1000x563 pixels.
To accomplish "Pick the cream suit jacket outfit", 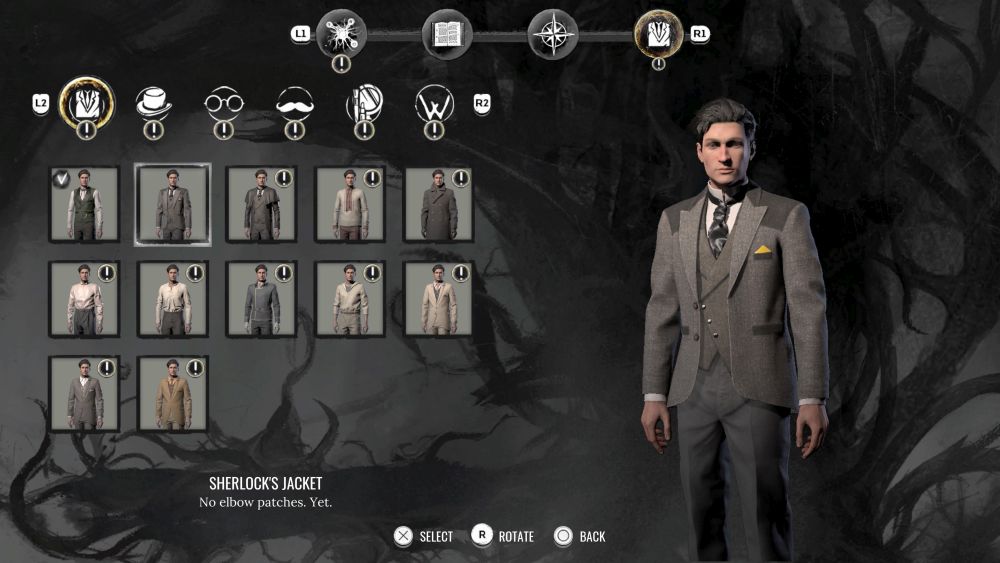I will click(439, 299).
